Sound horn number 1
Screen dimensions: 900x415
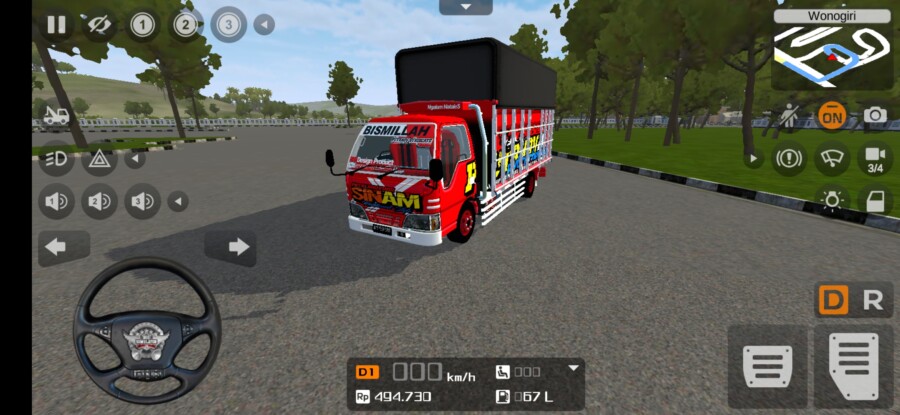tap(56, 202)
